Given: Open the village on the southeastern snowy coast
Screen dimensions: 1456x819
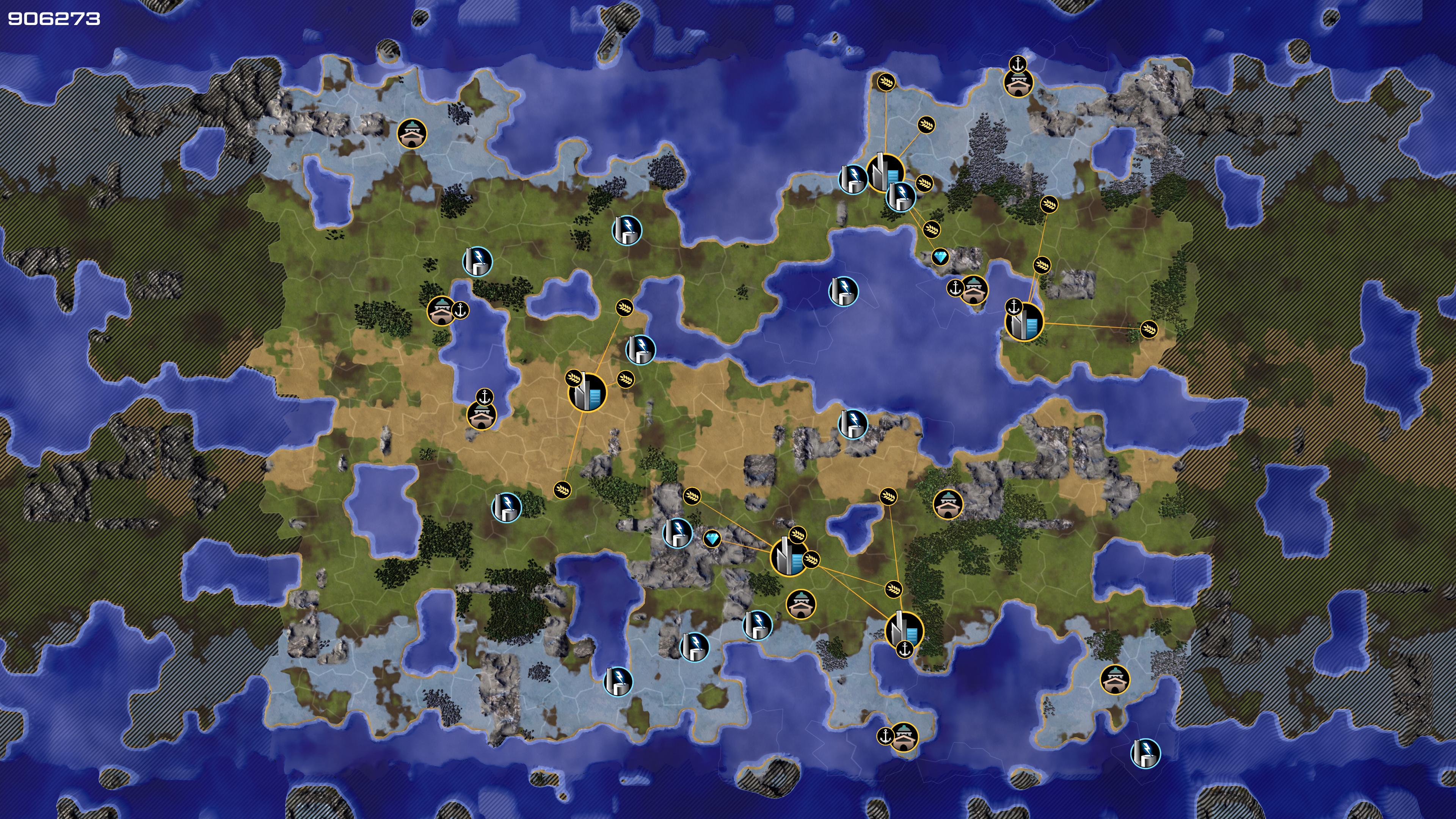Looking at the screenshot, I should (x=1115, y=679).
